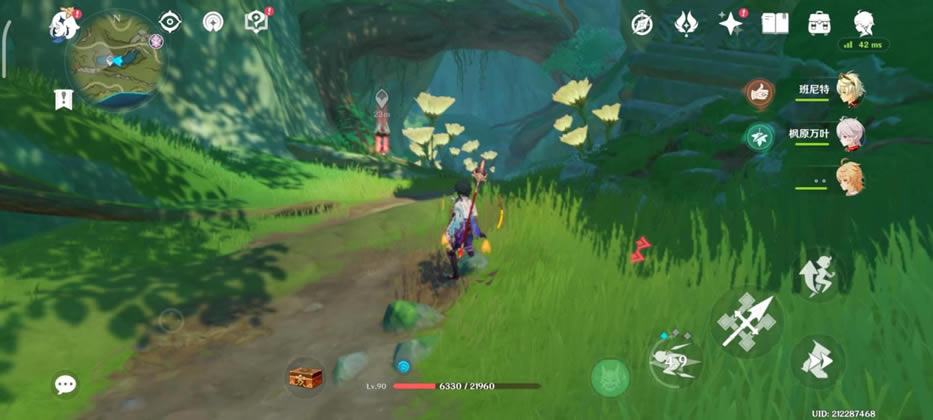Open the adventurer handbook book icon
This screenshot has width=933, height=420.
[775, 23]
